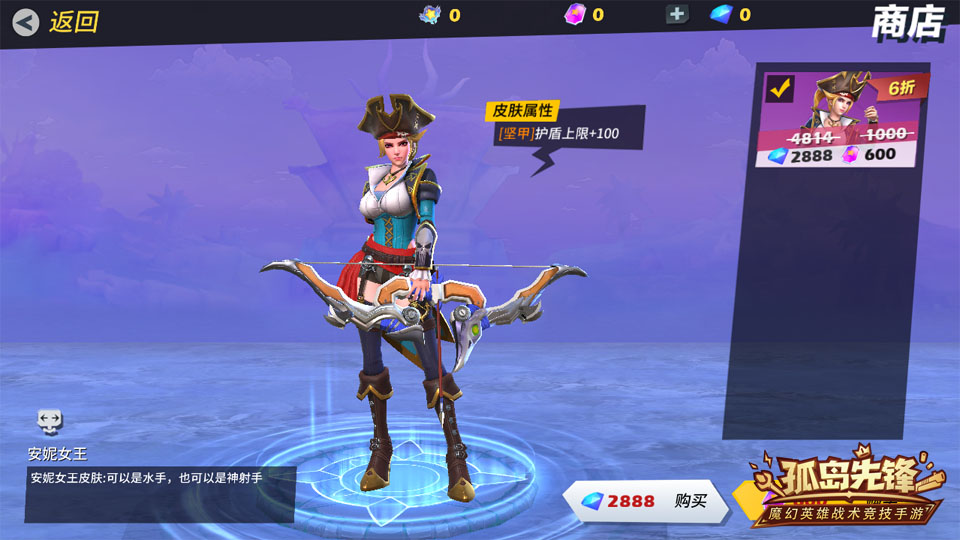960x540 pixels.
Task: Buy the skin for 2888 diamonds
Action: [645, 501]
